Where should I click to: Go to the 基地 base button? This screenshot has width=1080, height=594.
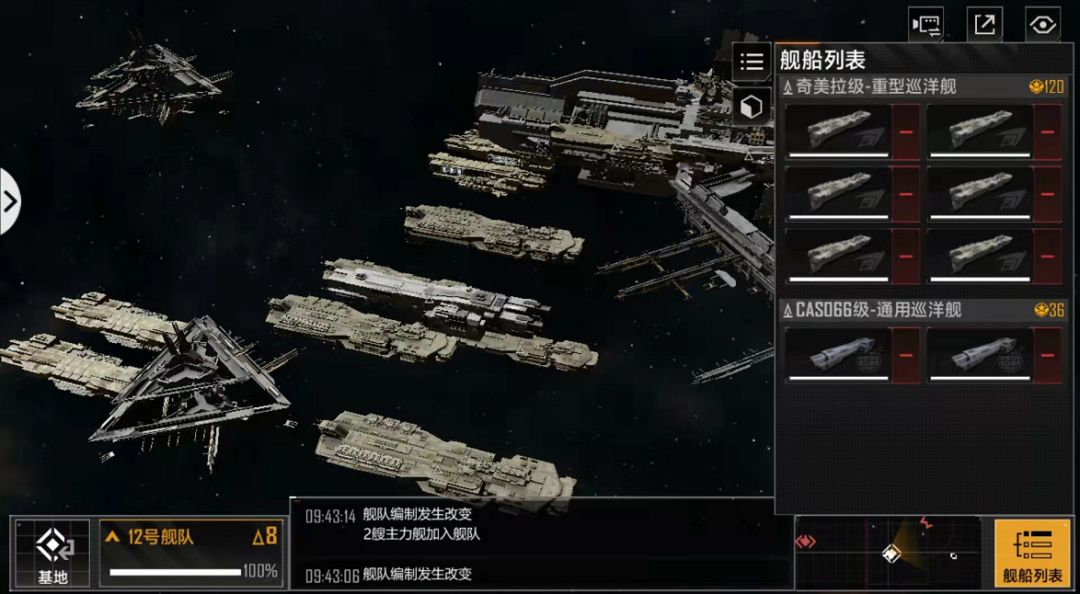point(52,553)
